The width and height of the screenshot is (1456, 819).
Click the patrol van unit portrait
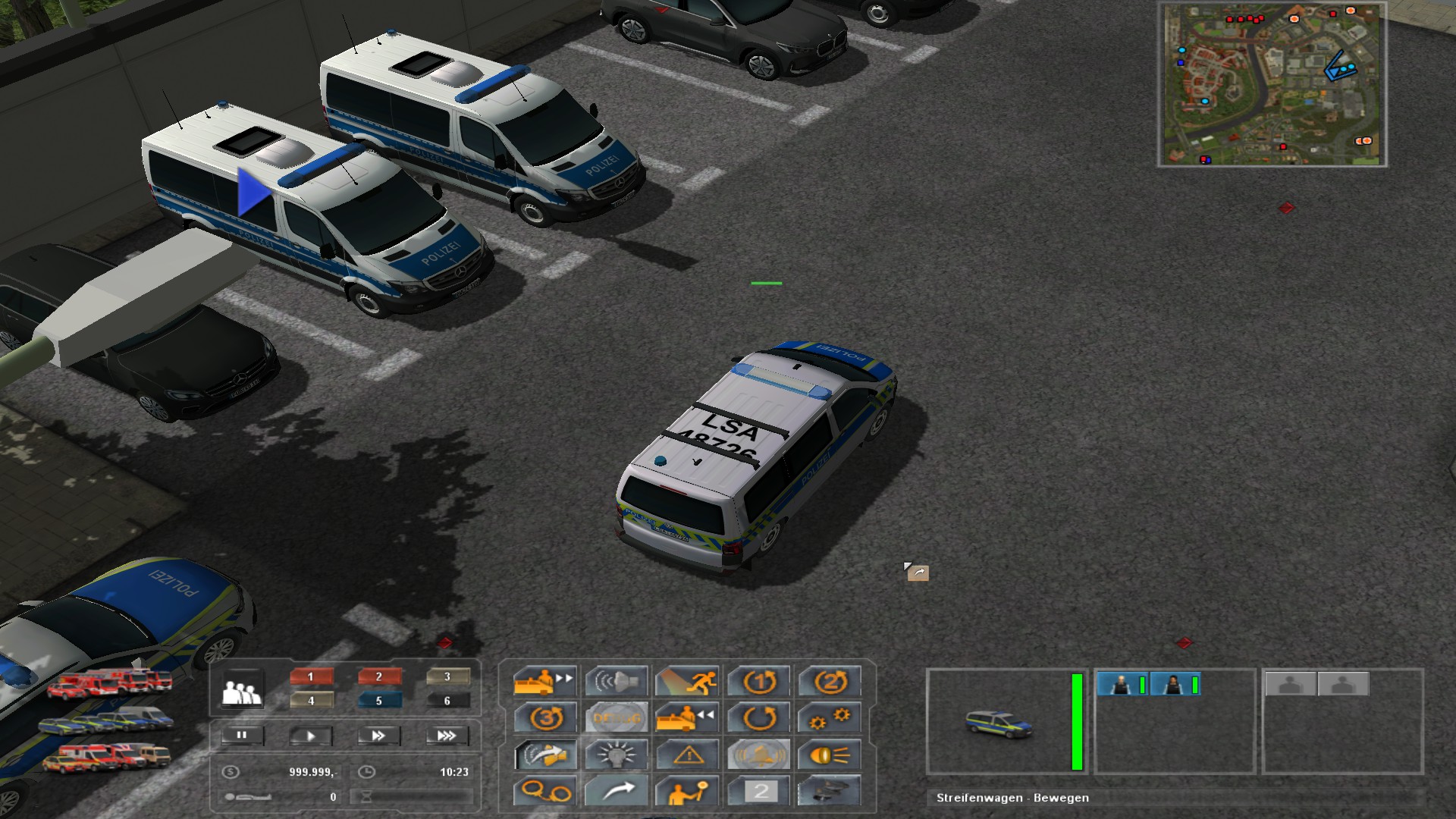click(x=999, y=723)
